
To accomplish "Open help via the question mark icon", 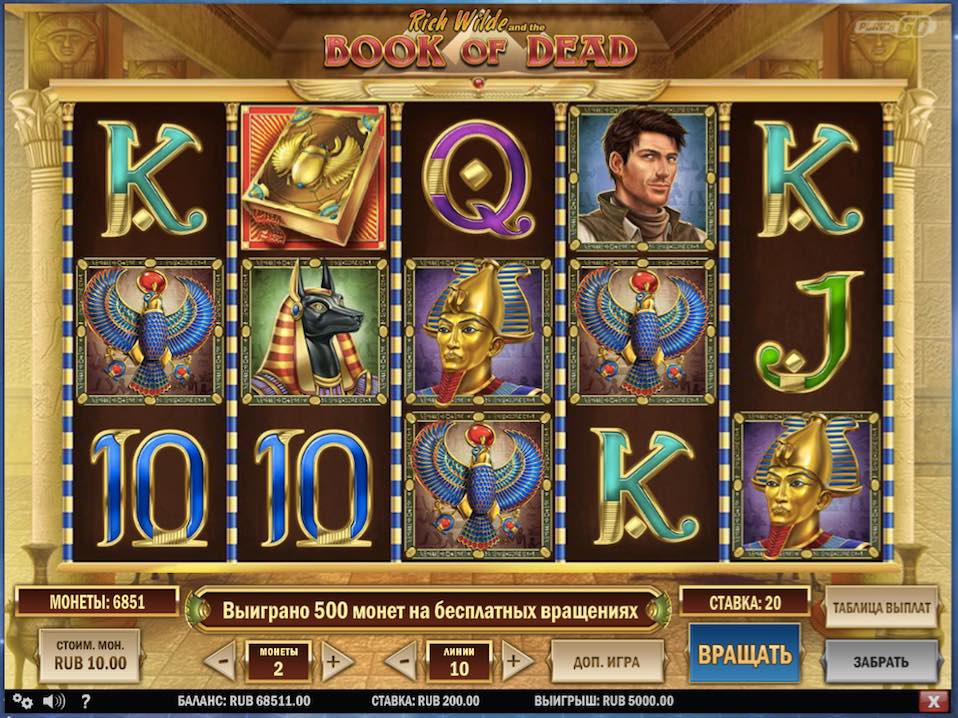I will 86,701.
